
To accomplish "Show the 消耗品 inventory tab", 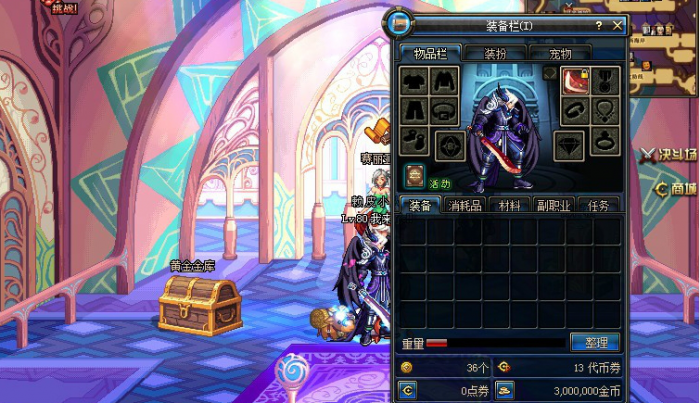I will [467, 205].
